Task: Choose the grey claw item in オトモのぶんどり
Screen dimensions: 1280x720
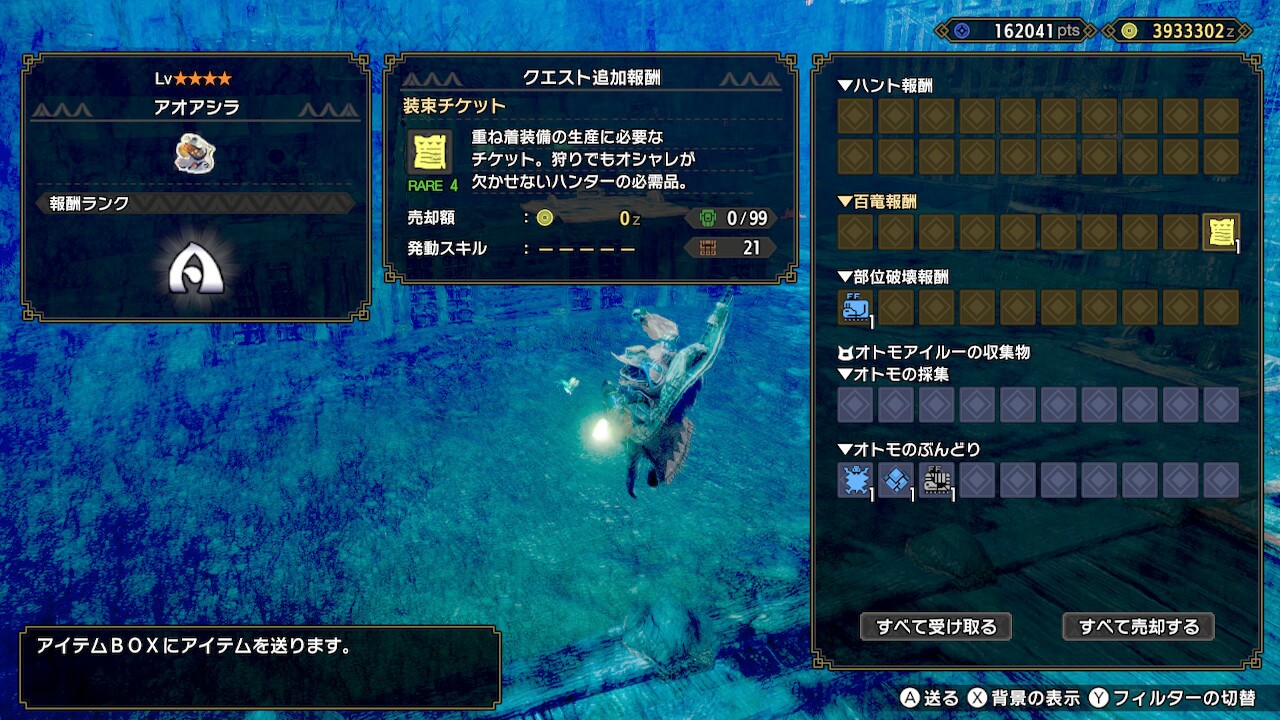Action: [x=937, y=480]
